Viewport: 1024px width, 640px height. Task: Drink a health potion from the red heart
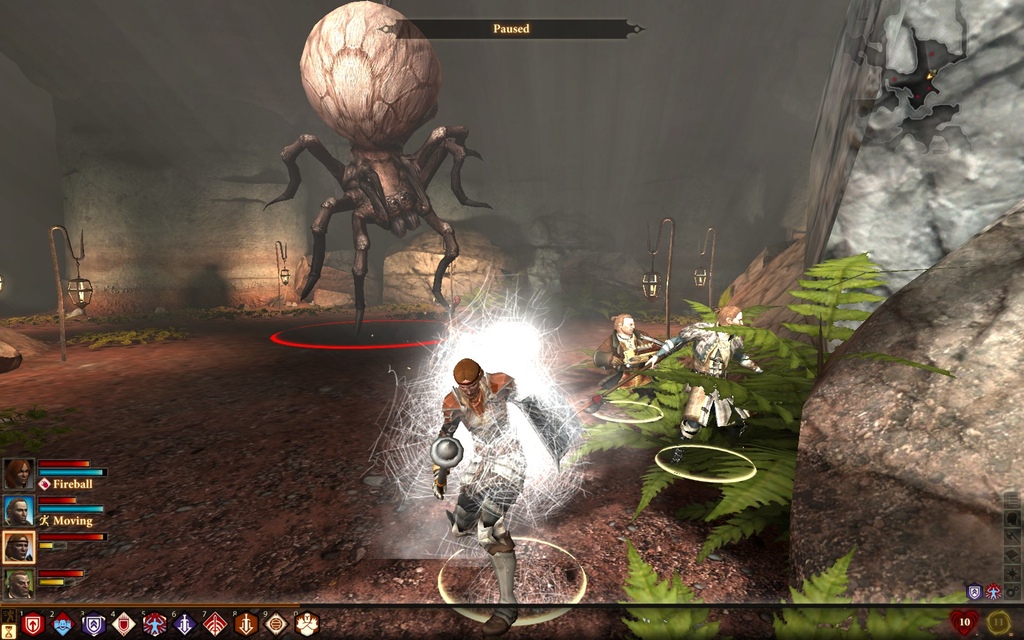coord(964,623)
